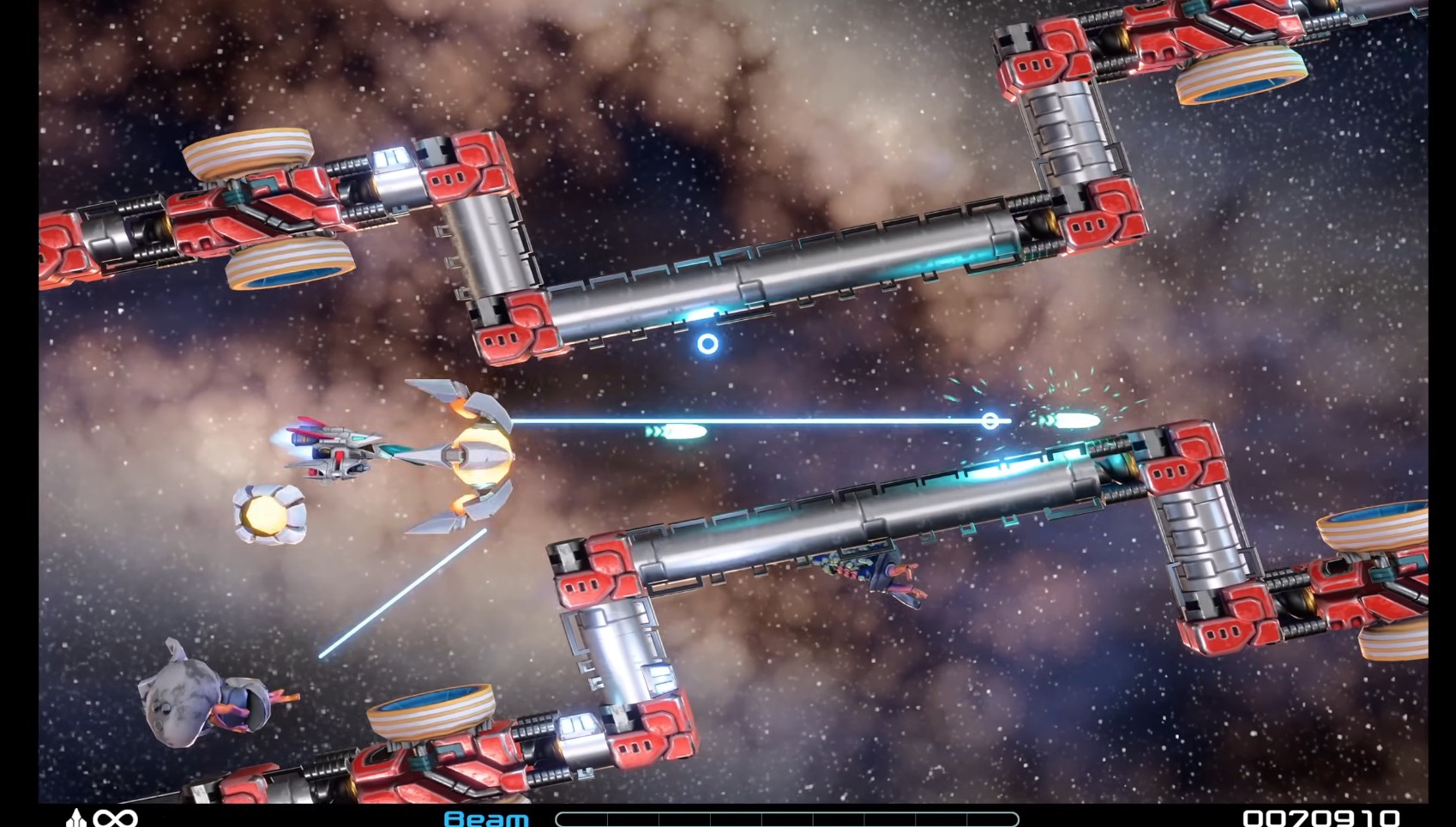This screenshot has width=1456, height=827.
Task: Click the first segment of the Beam meter
Action: coord(583,817)
